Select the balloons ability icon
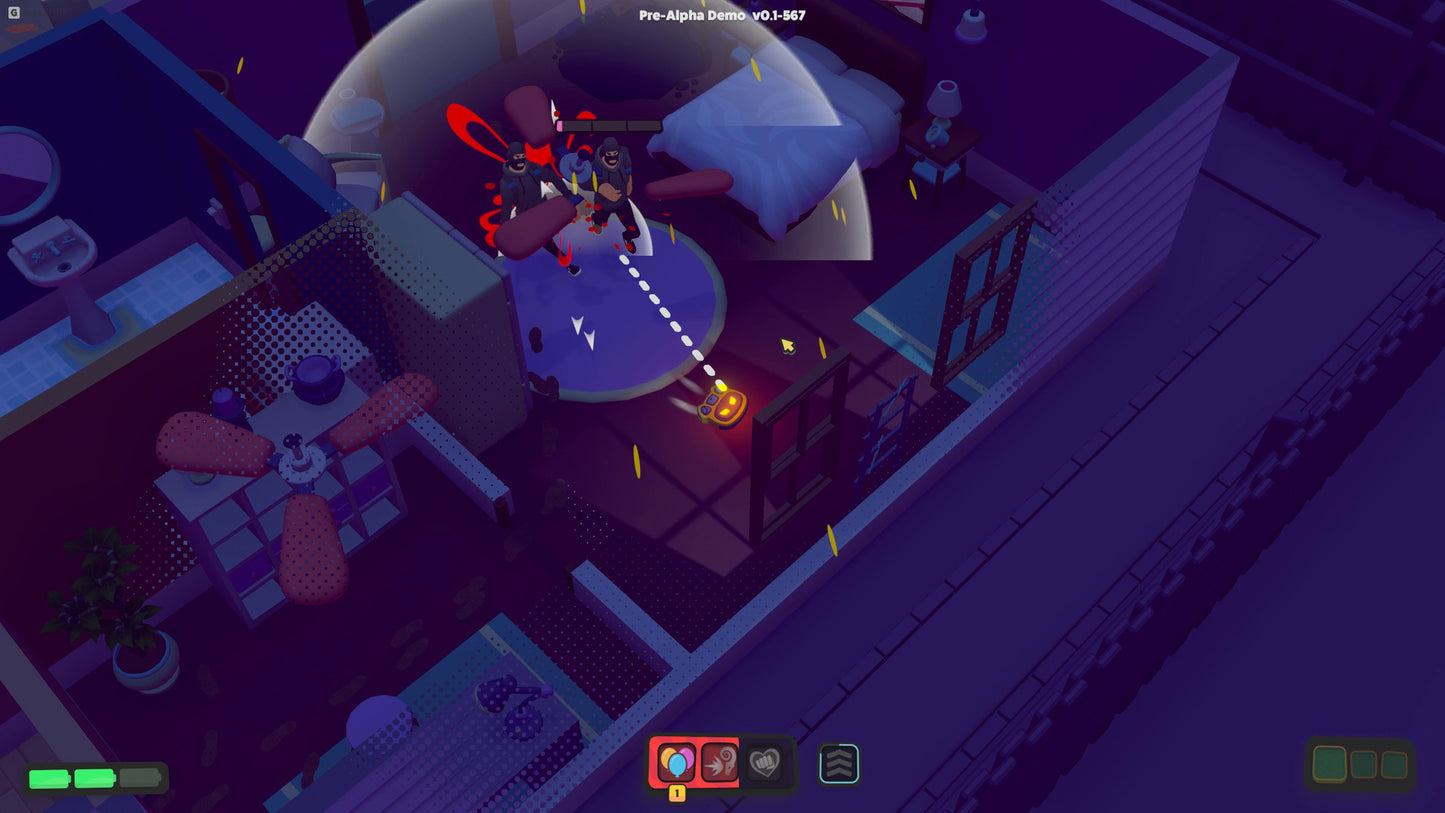The height and width of the screenshot is (813, 1445). [x=677, y=762]
